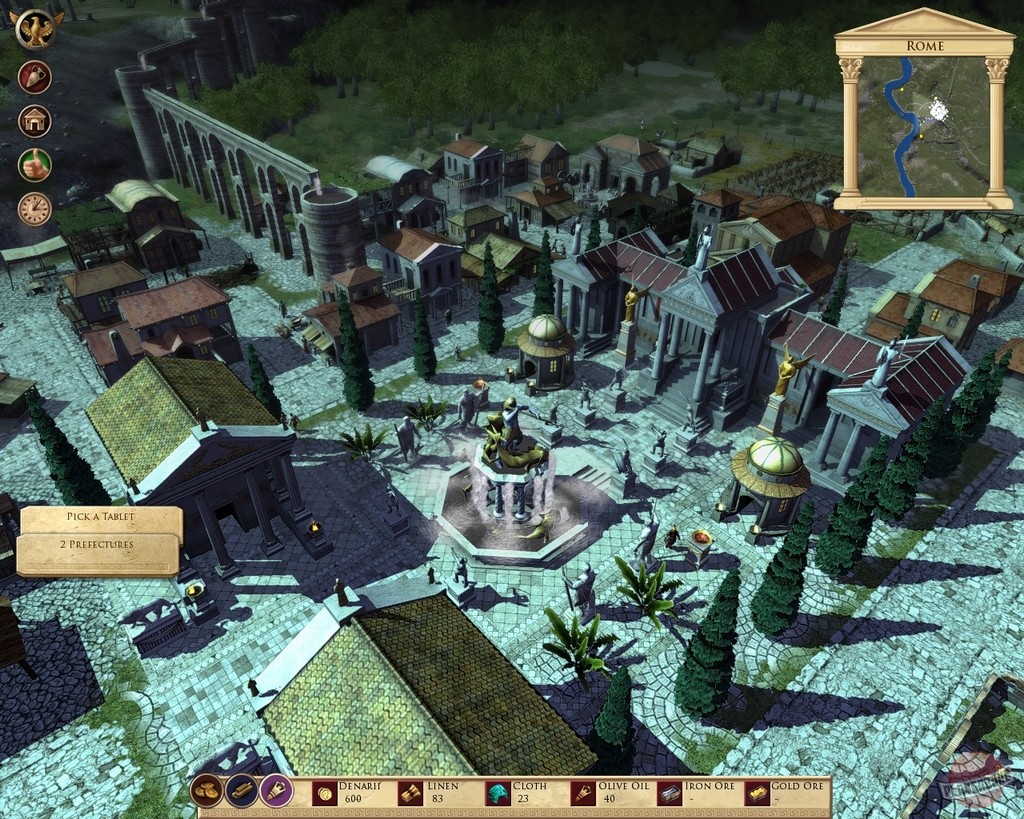Switch to the gold bars resource tab
Viewport: 1024px width, 819px height.
coord(242,791)
